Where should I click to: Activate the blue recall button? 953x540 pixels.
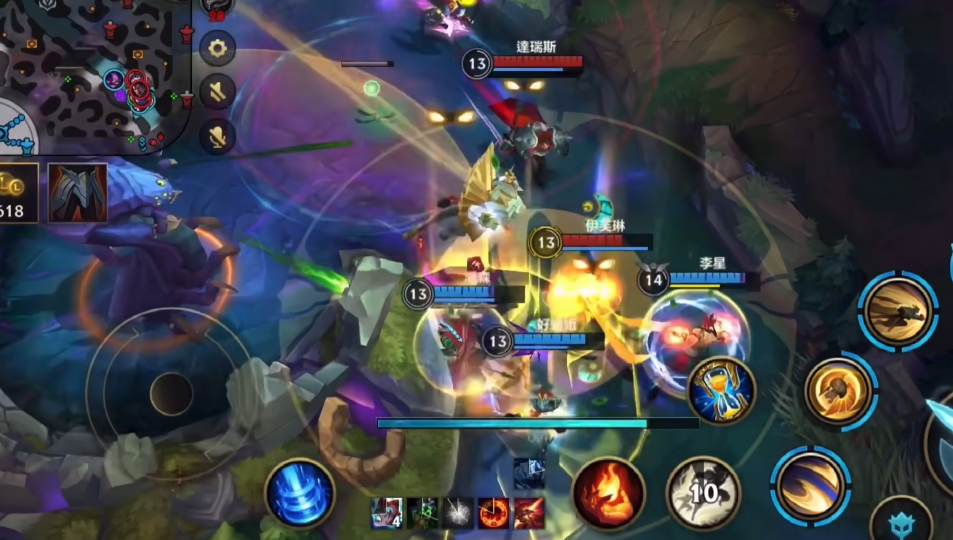(x=300, y=492)
